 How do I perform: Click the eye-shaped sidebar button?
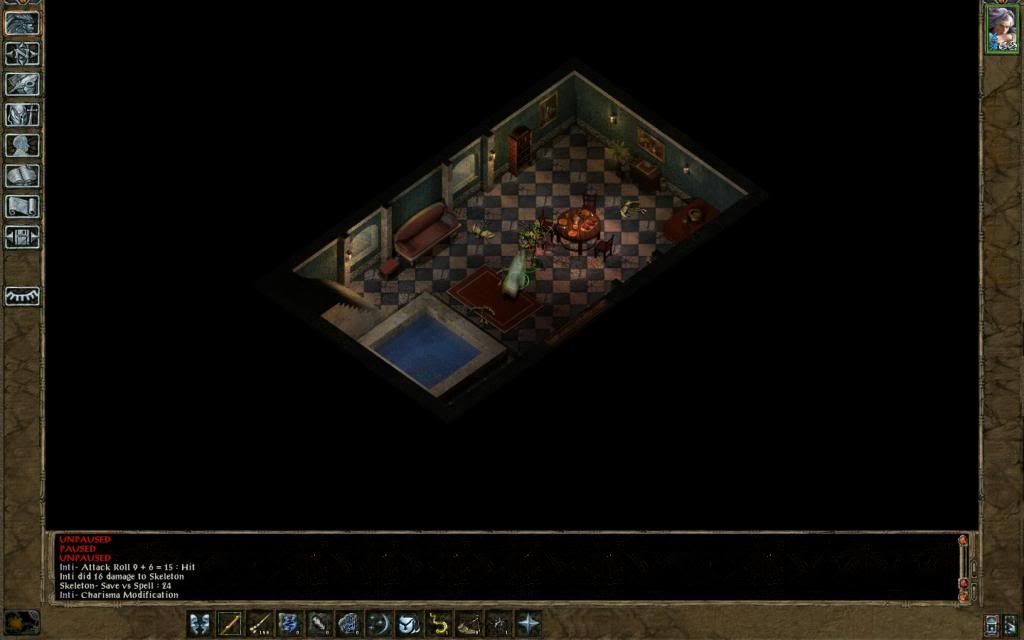pos(22,297)
